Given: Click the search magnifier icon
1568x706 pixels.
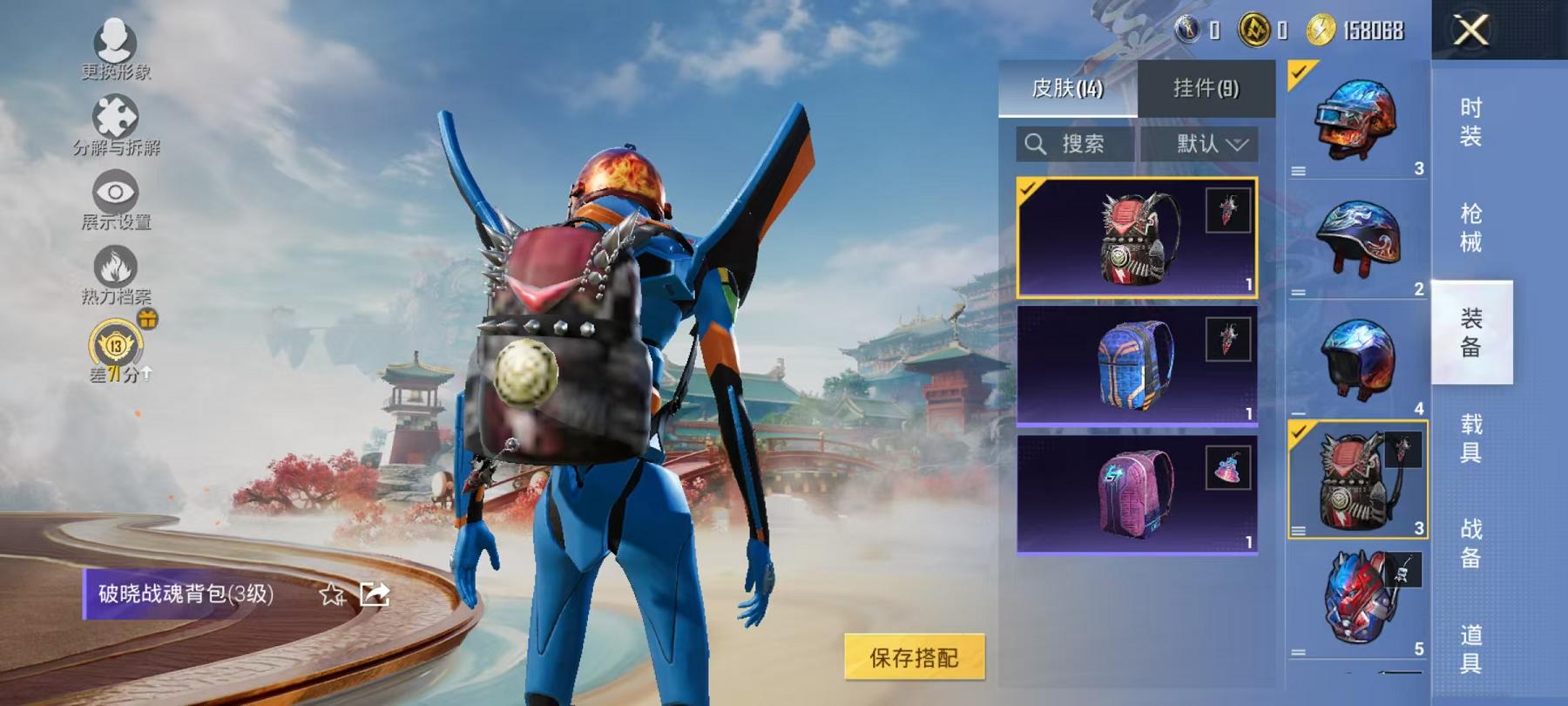Looking at the screenshot, I should click(x=1037, y=144).
